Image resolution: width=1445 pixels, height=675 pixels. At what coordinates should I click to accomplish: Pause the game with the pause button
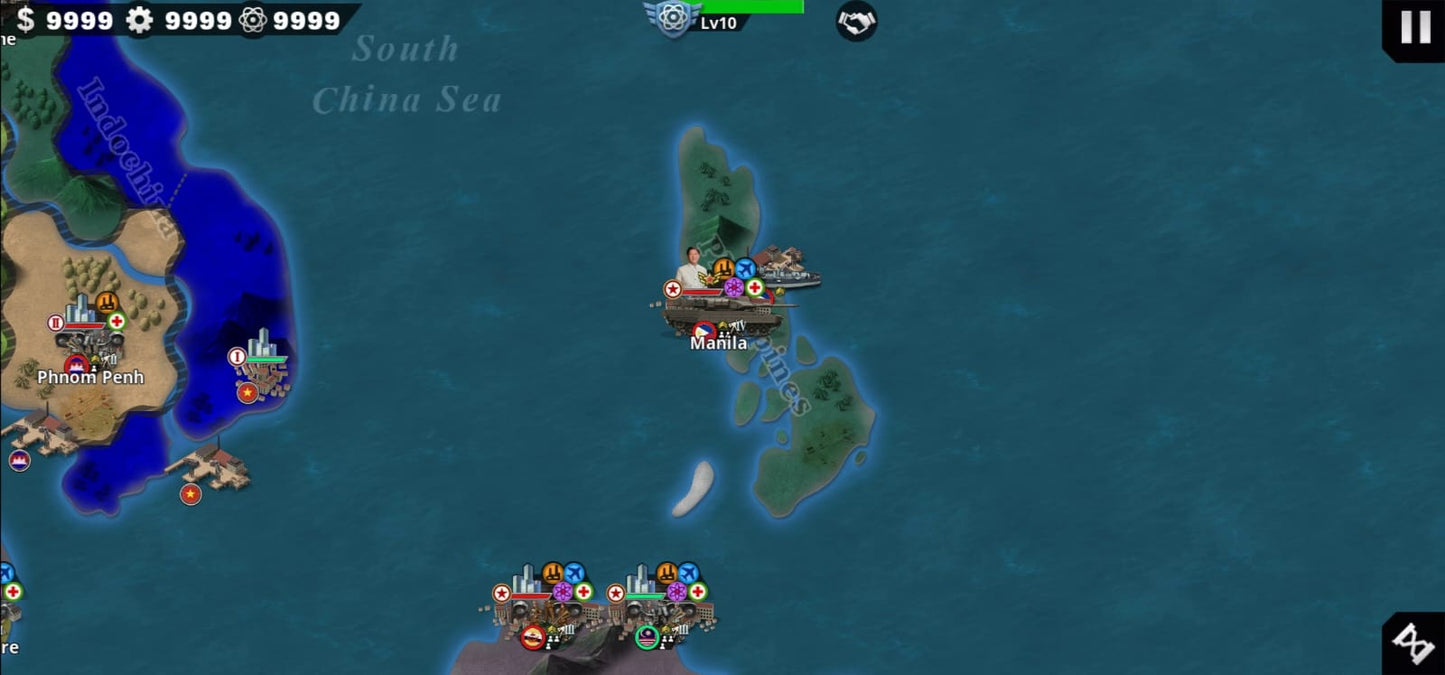coord(1414,27)
